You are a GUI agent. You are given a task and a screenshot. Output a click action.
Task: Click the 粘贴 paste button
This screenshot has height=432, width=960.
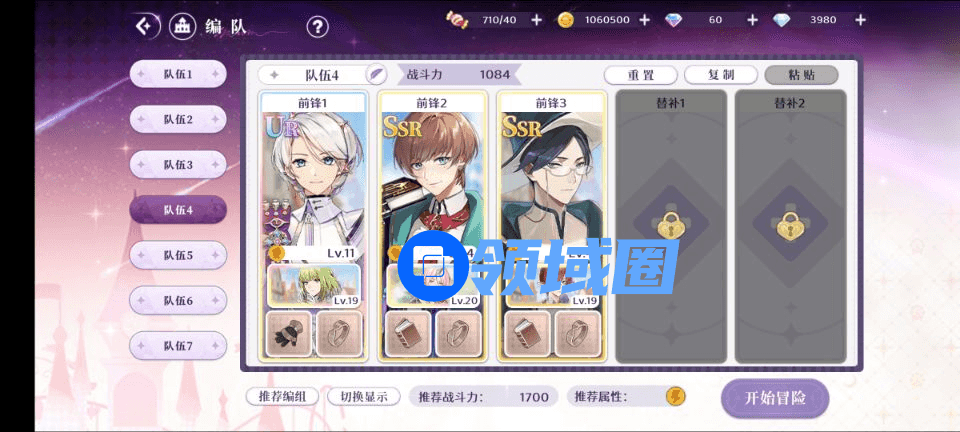coord(801,75)
